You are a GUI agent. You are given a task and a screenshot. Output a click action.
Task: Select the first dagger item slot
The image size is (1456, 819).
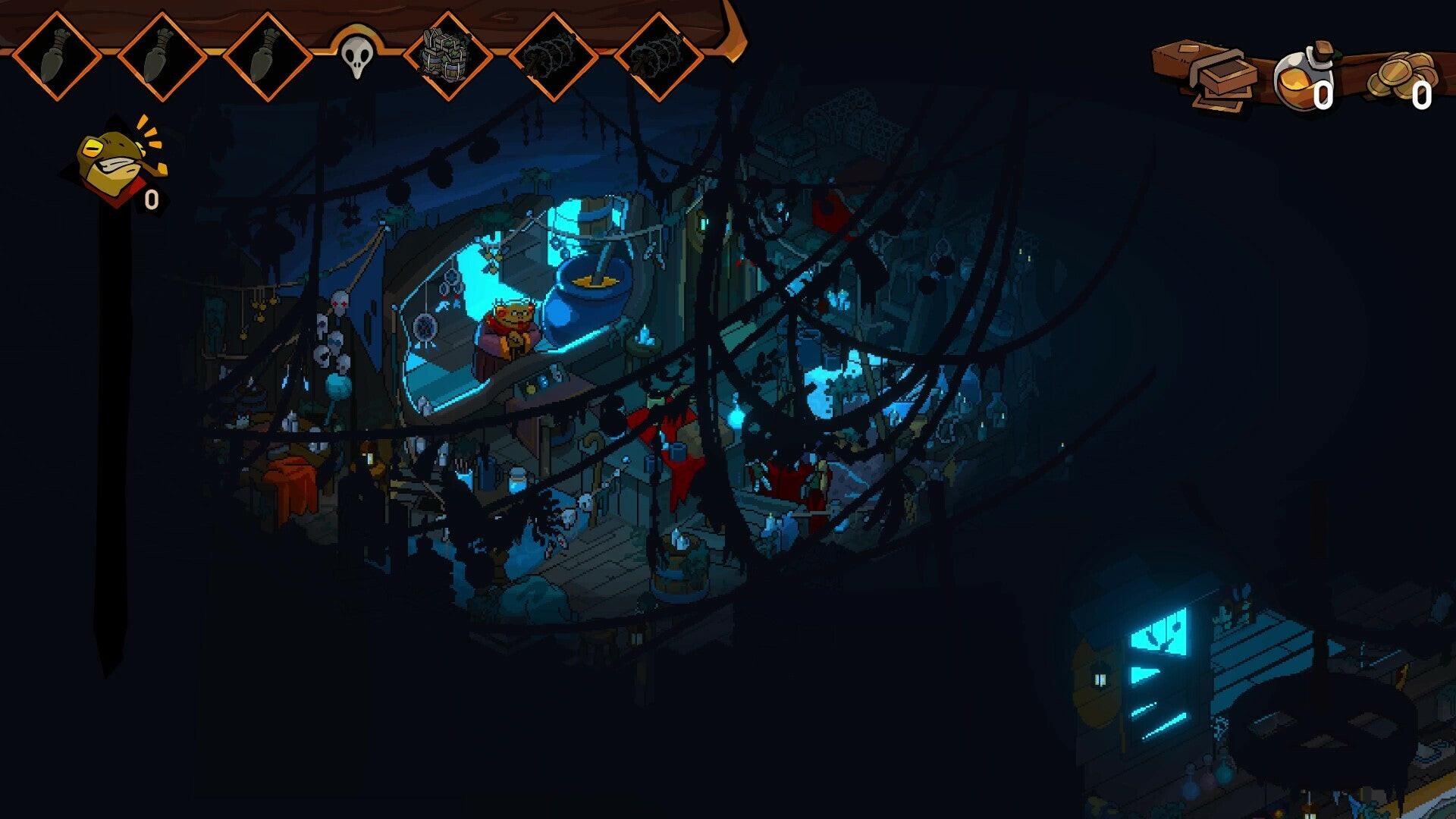[x=57, y=57]
